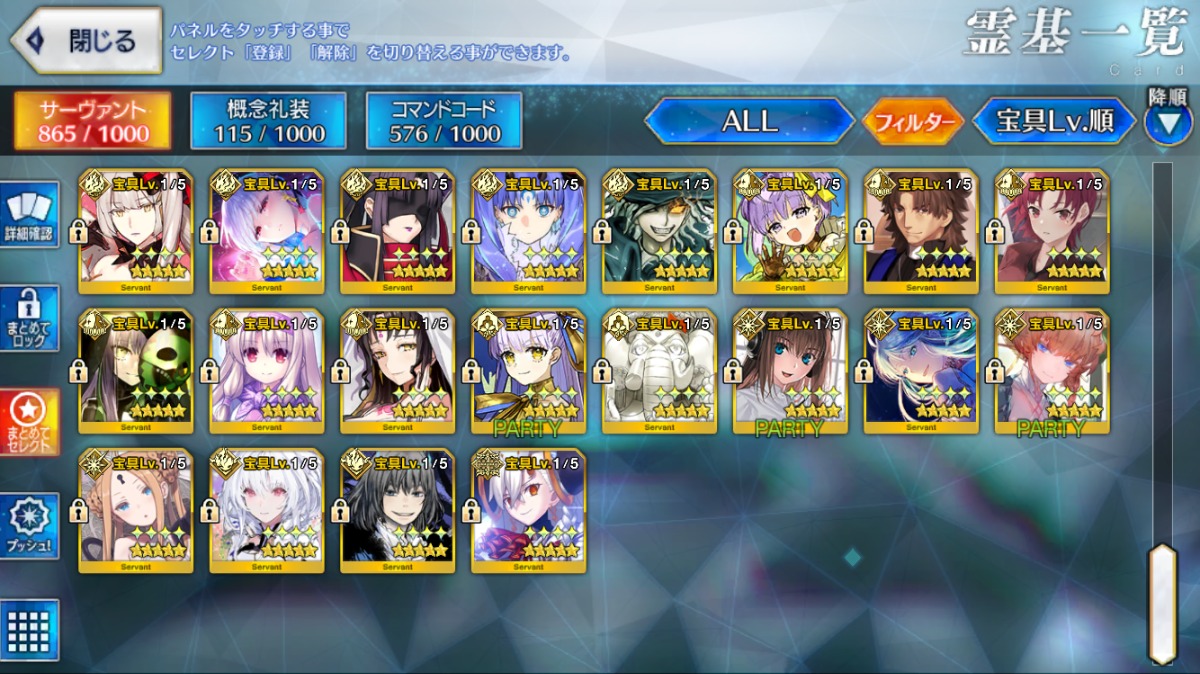
Task: Activate まとめてロック bulk lock
Action: (29, 318)
